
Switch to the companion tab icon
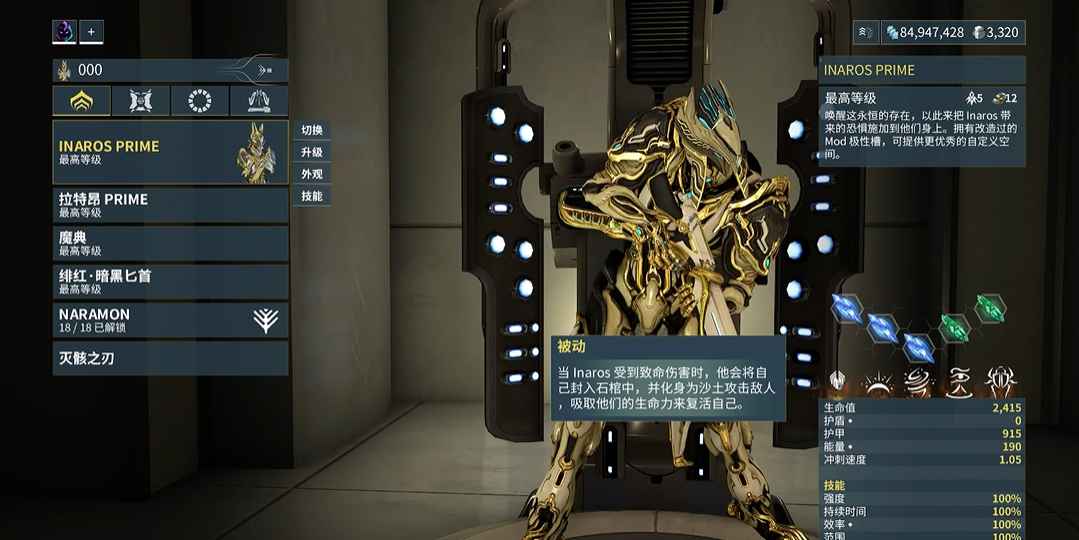(x=141, y=101)
